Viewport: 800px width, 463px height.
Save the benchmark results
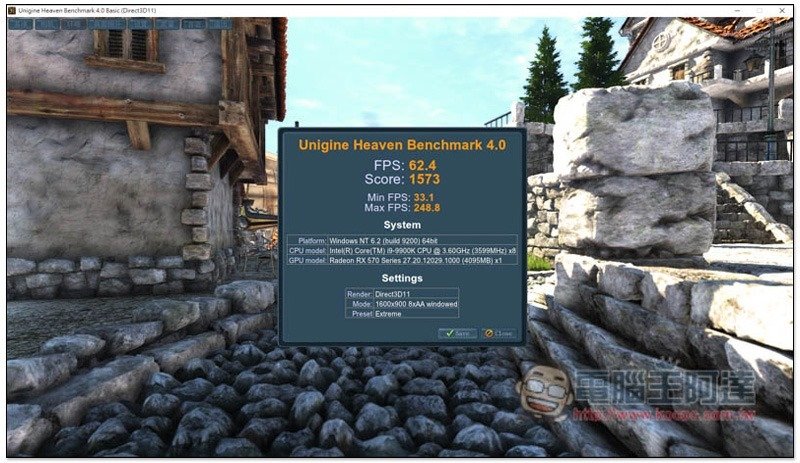457,333
